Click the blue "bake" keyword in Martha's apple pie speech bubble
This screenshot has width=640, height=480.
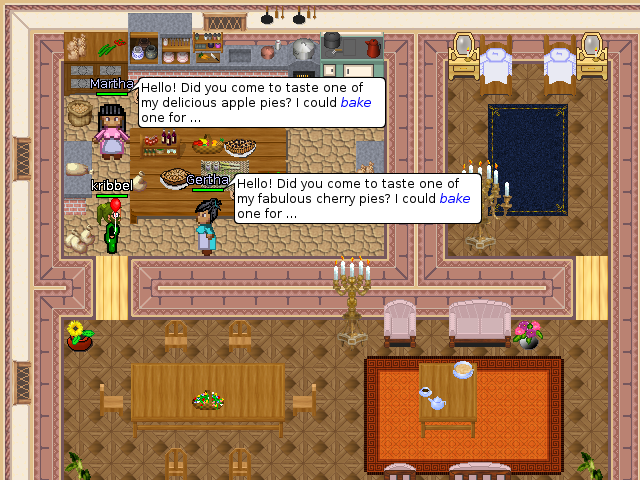(x=356, y=102)
